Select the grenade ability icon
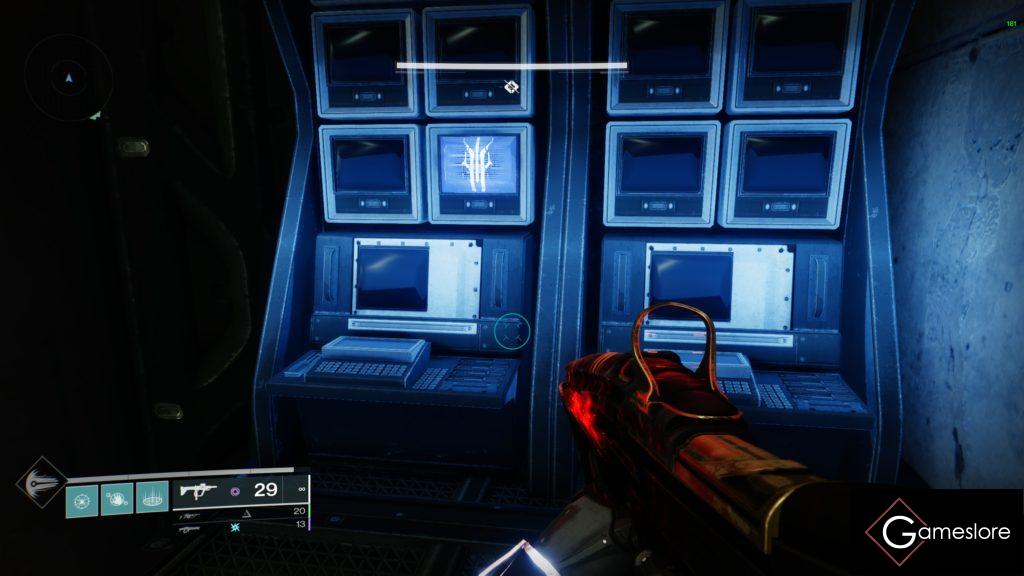This screenshot has height=576, width=1024. pyautogui.click(x=82, y=498)
